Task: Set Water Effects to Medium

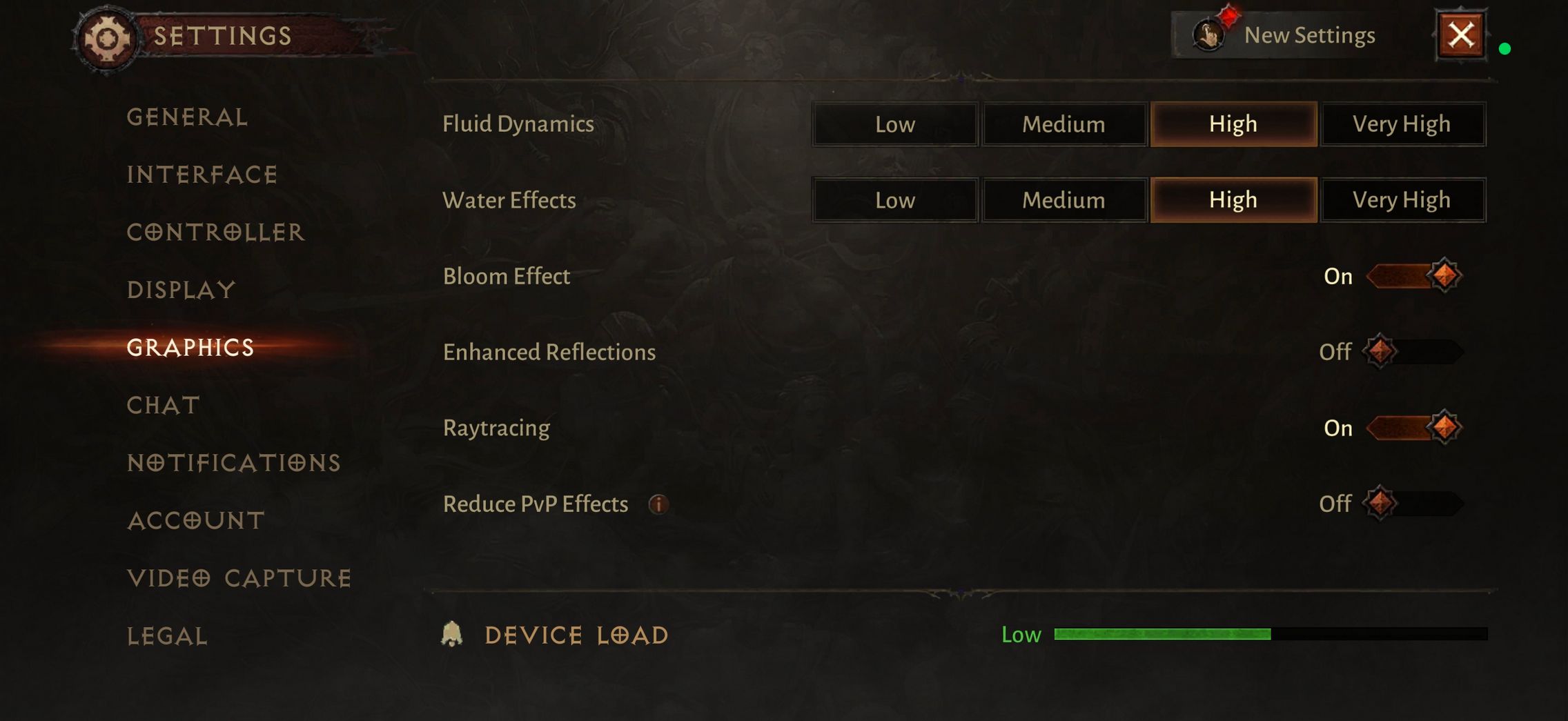Action: [1064, 200]
